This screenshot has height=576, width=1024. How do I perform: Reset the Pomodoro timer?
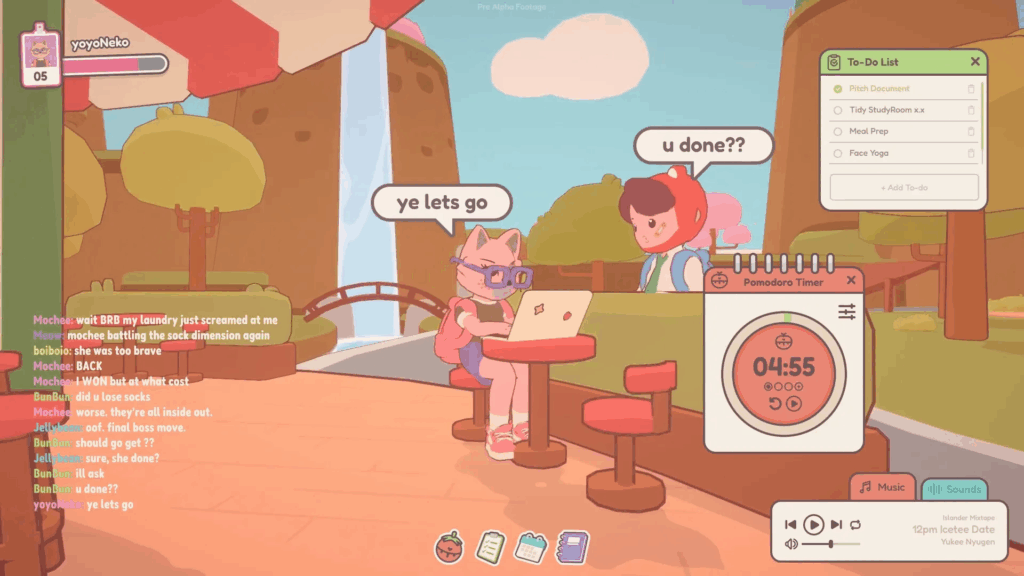click(x=774, y=404)
